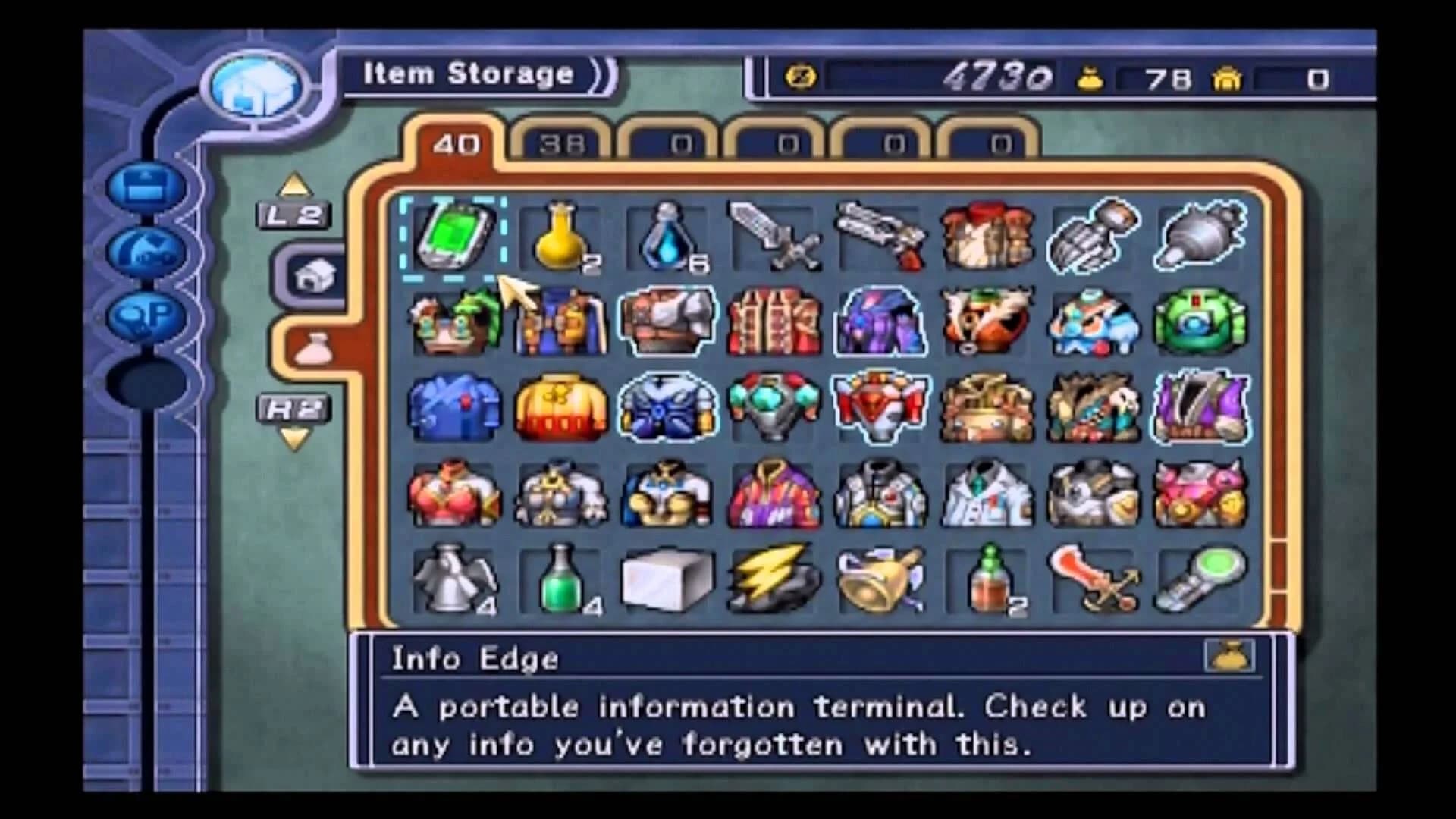Select the purple armor highlighted in the third row

[x=1200, y=406]
